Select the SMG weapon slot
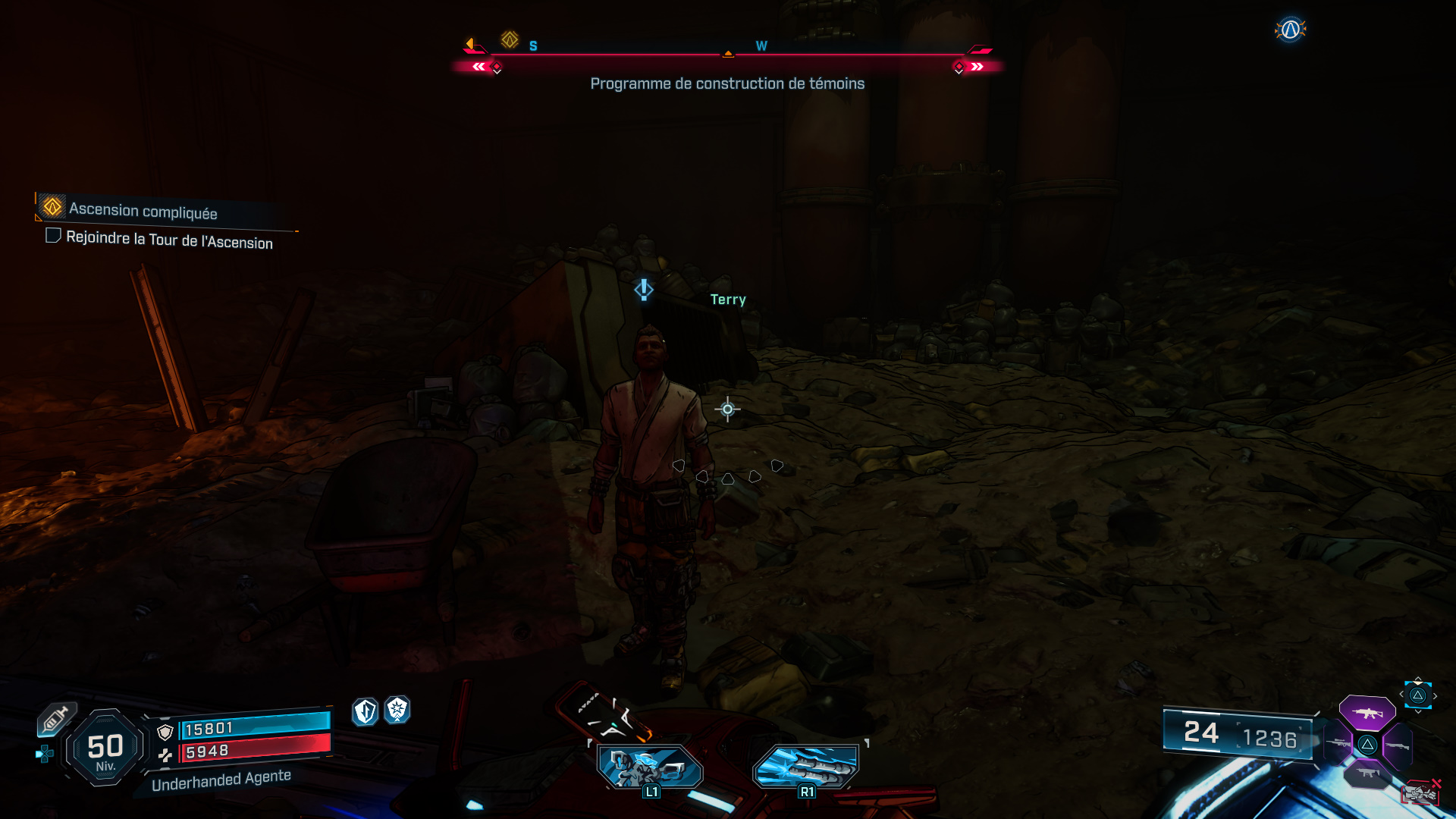The width and height of the screenshot is (1456, 819). (1367, 773)
